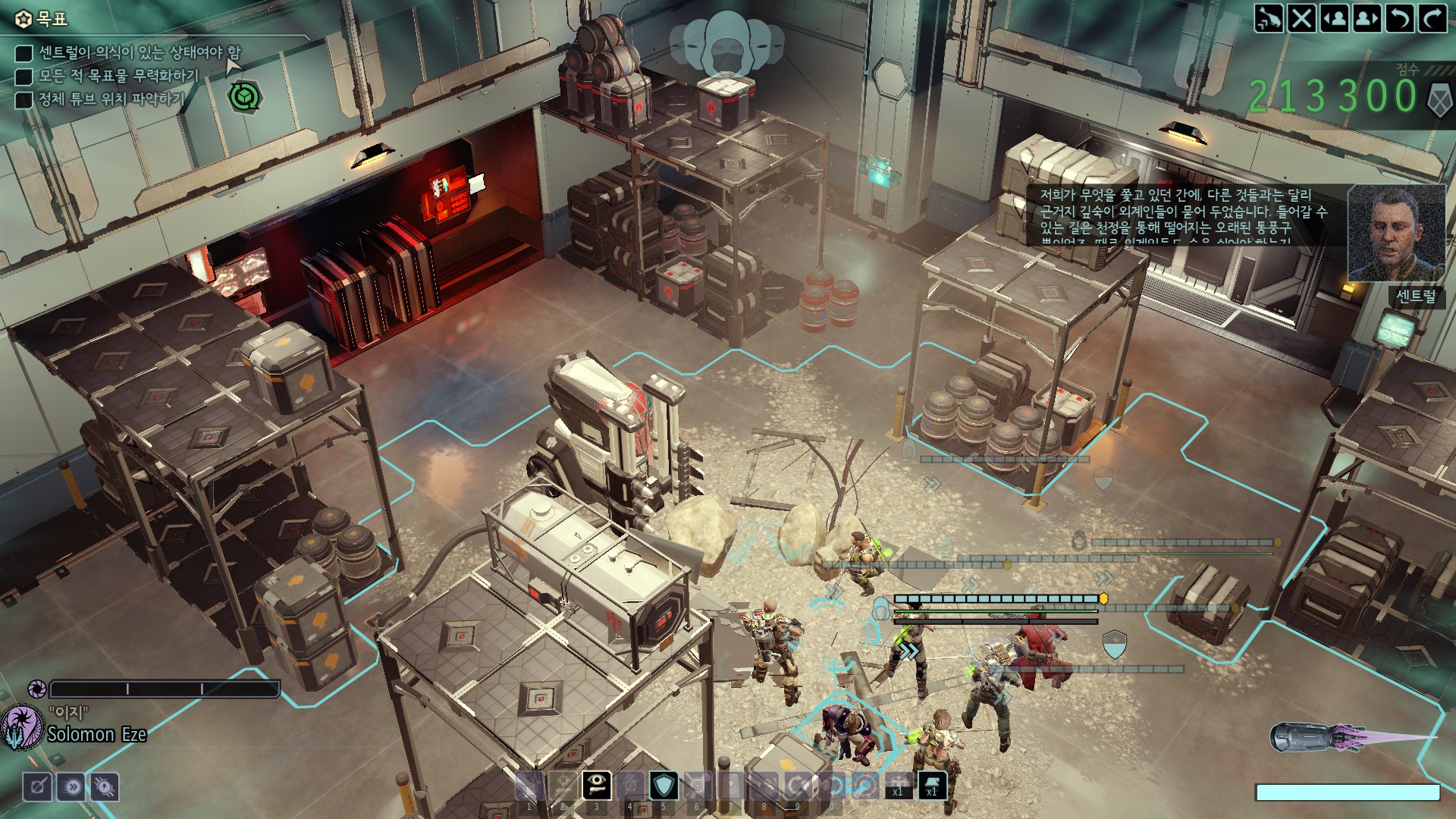The width and height of the screenshot is (1456, 819).
Task: Activate the shield defend ability
Action: point(663,786)
